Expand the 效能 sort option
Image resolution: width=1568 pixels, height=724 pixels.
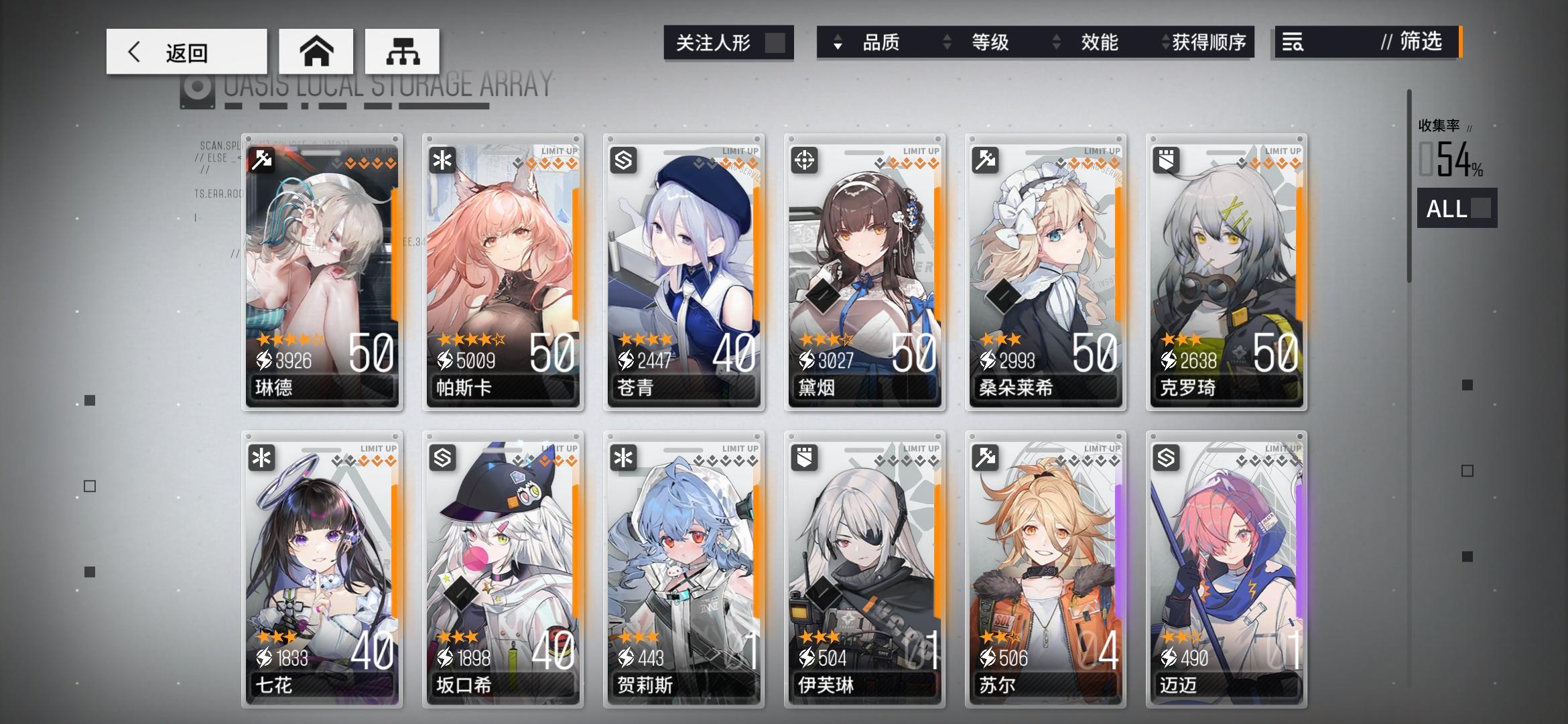[x=1100, y=42]
